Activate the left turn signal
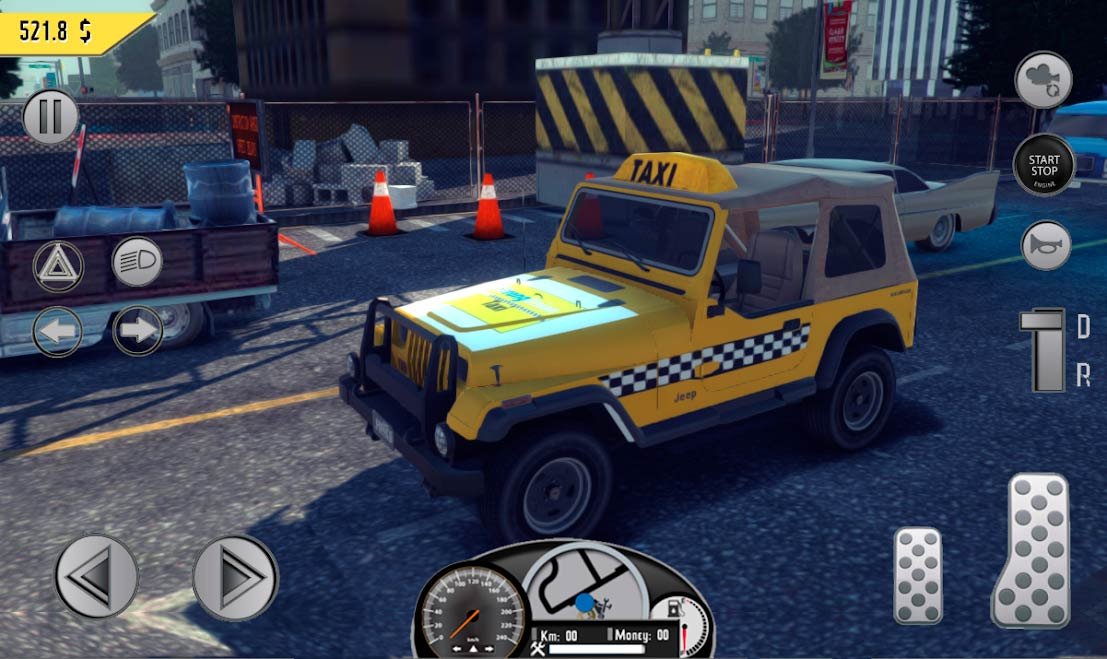Screen dimensions: 1107x659 58,331
